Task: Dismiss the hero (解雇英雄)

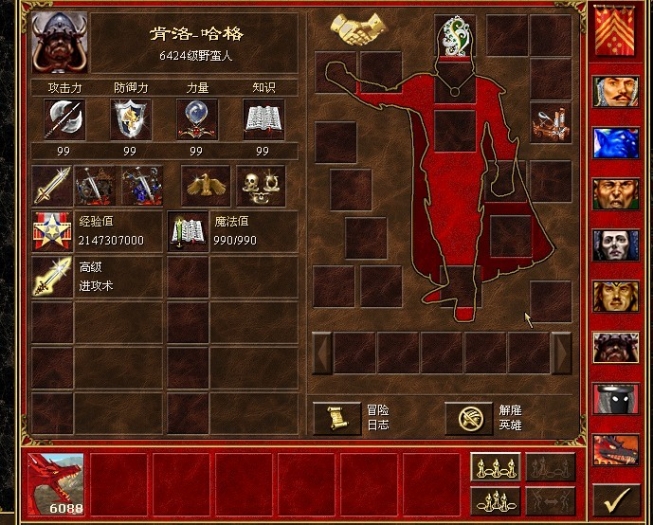Action: coord(469,417)
